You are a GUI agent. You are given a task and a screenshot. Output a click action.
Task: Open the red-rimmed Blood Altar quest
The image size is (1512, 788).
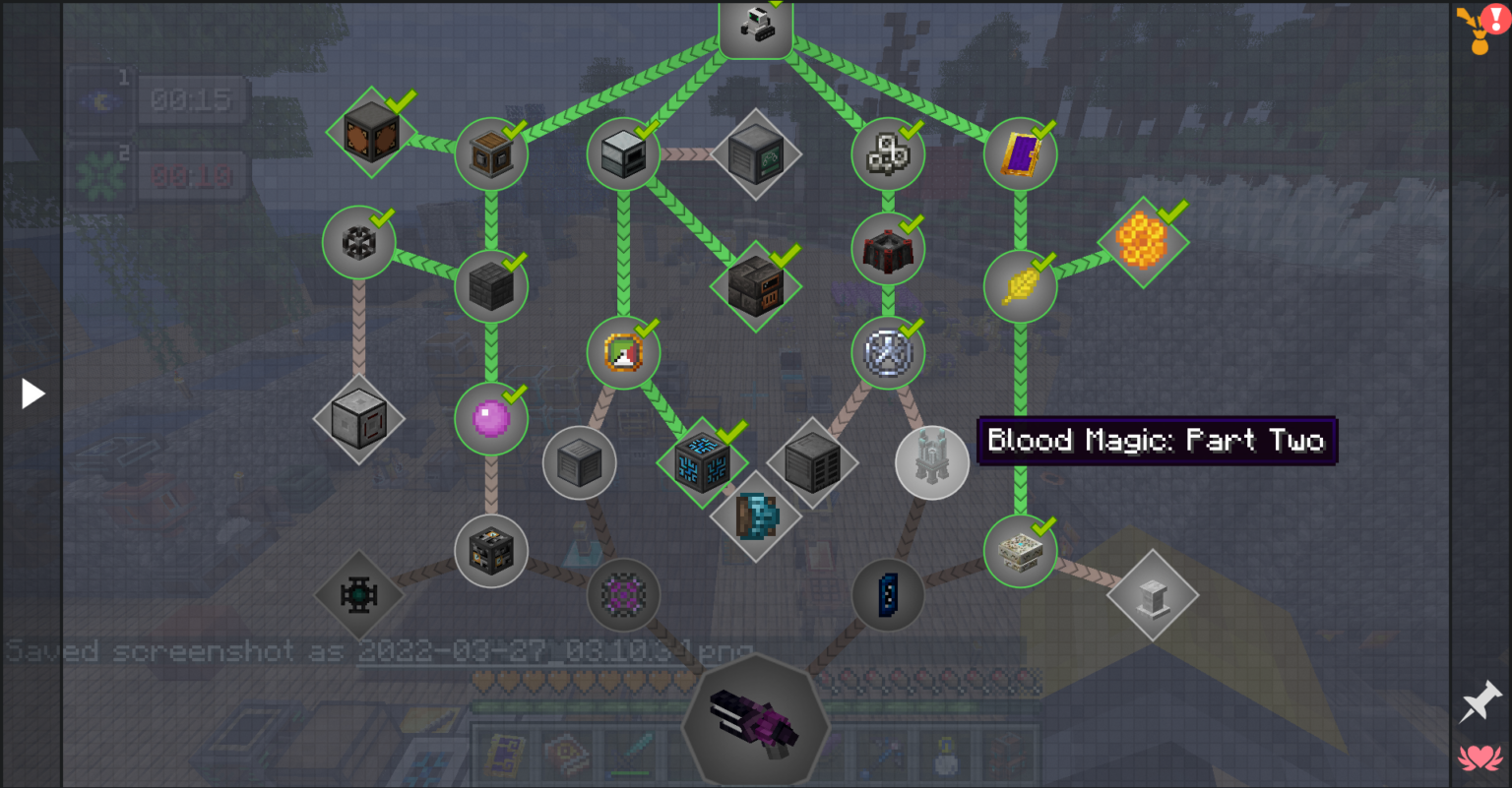coord(887,249)
